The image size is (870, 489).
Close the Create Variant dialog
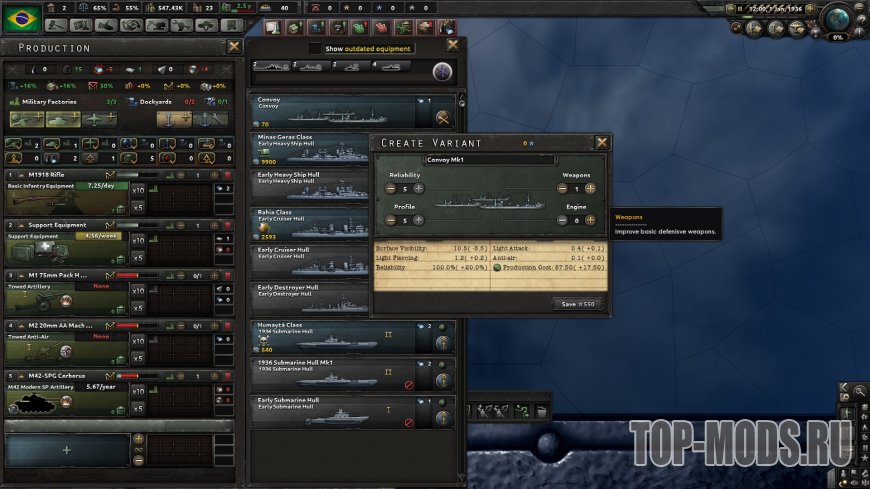point(602,143)
